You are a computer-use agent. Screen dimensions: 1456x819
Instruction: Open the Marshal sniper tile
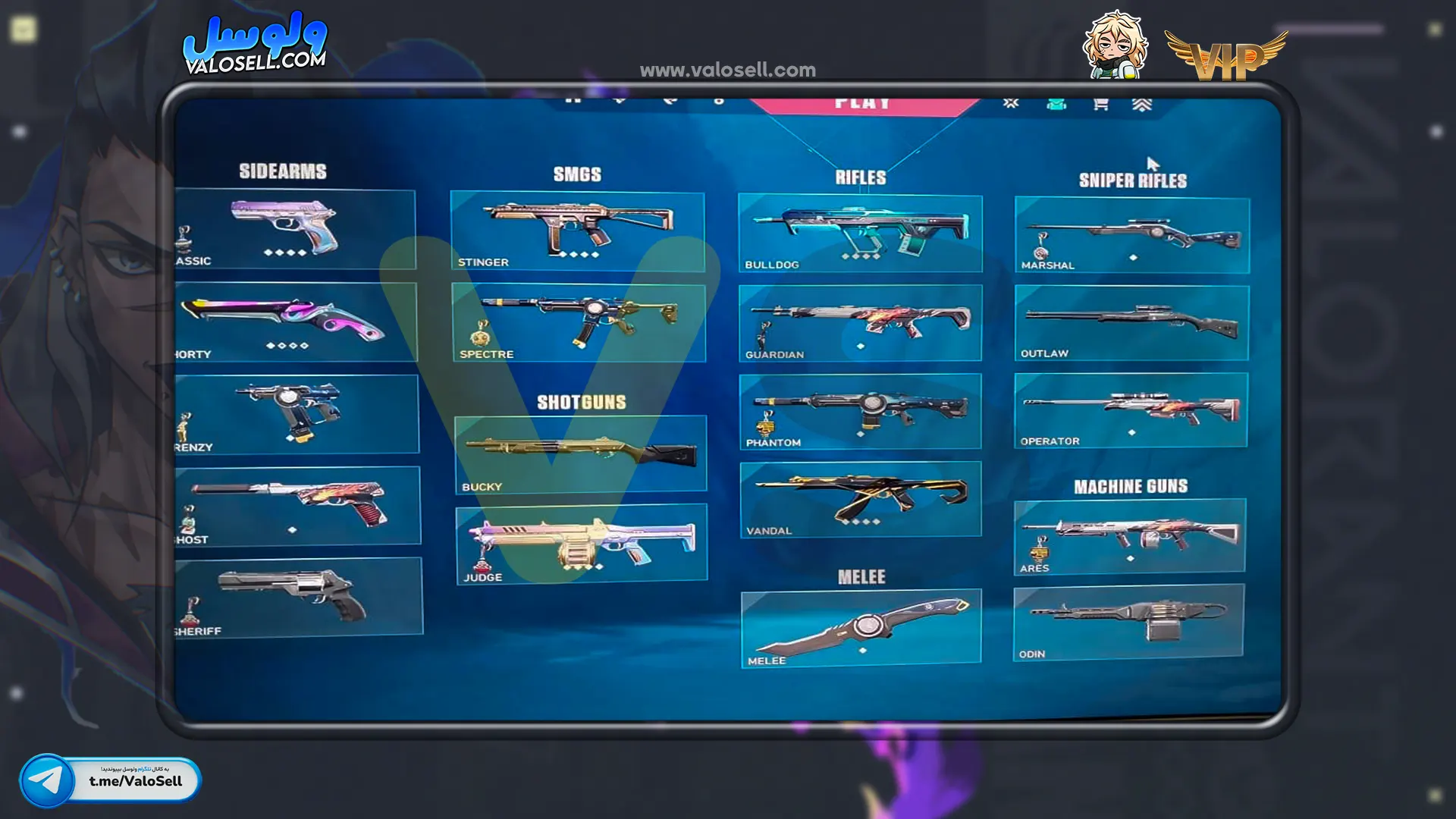(1132, 235)
